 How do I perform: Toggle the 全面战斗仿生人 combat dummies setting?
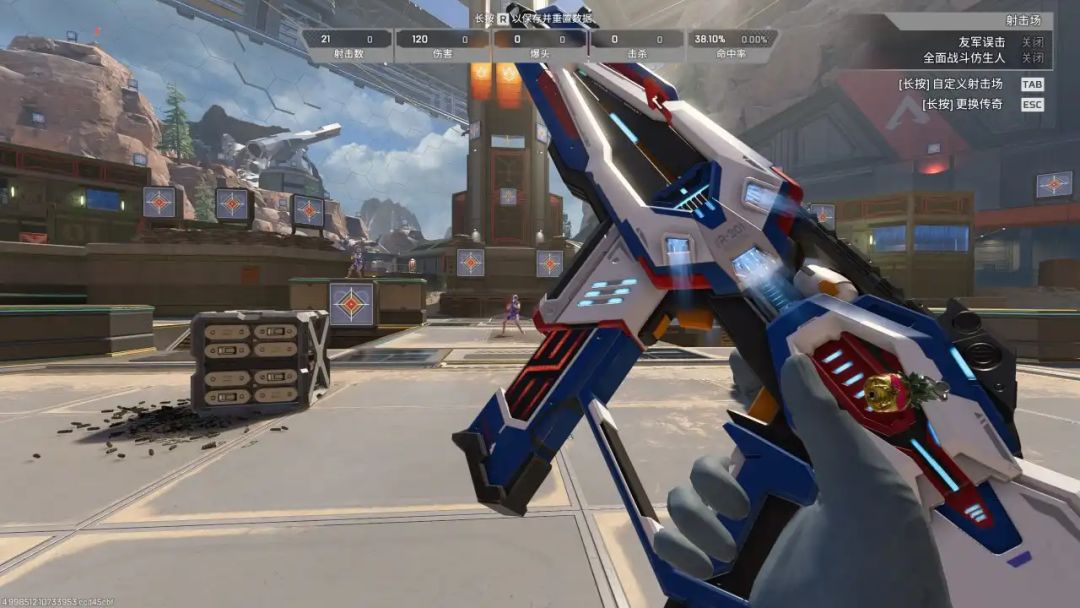[1031, 58]
